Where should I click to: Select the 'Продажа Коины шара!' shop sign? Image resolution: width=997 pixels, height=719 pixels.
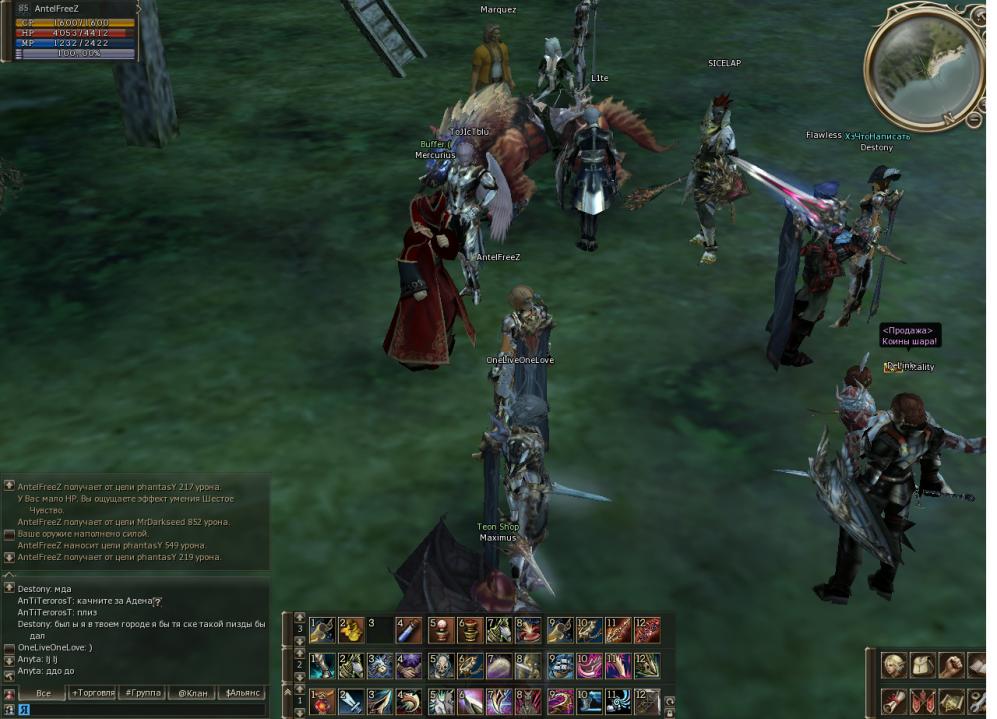click(x=909, y=336)
